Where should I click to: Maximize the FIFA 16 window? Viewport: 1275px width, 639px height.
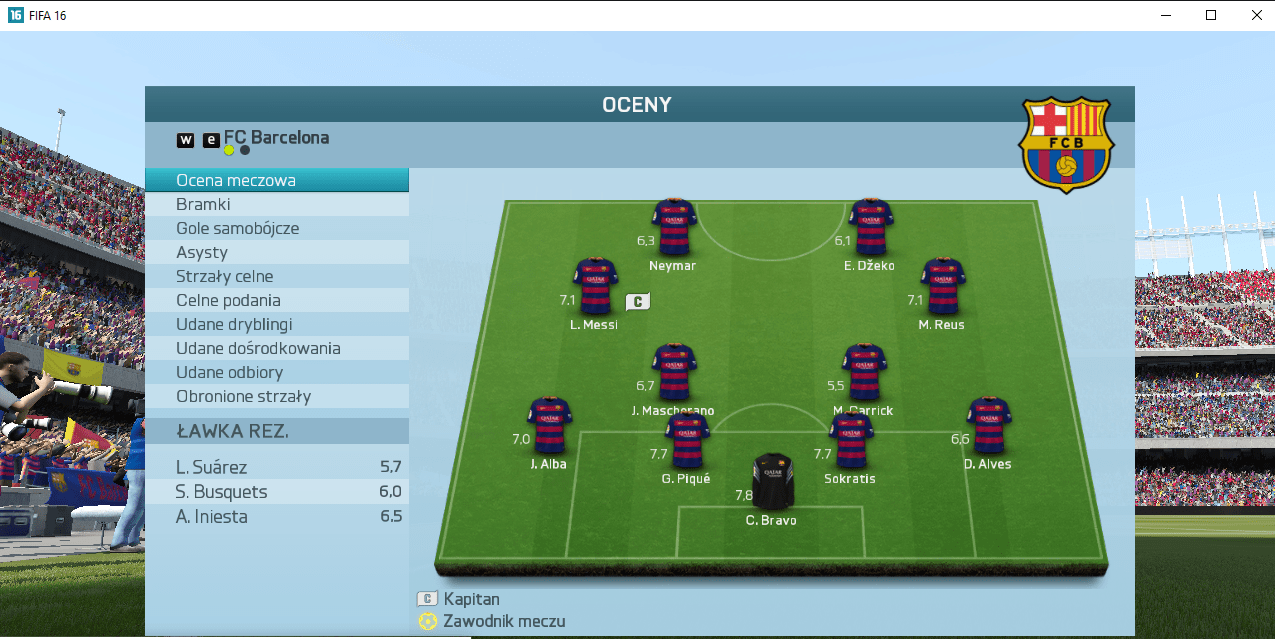pos(1211,15)
